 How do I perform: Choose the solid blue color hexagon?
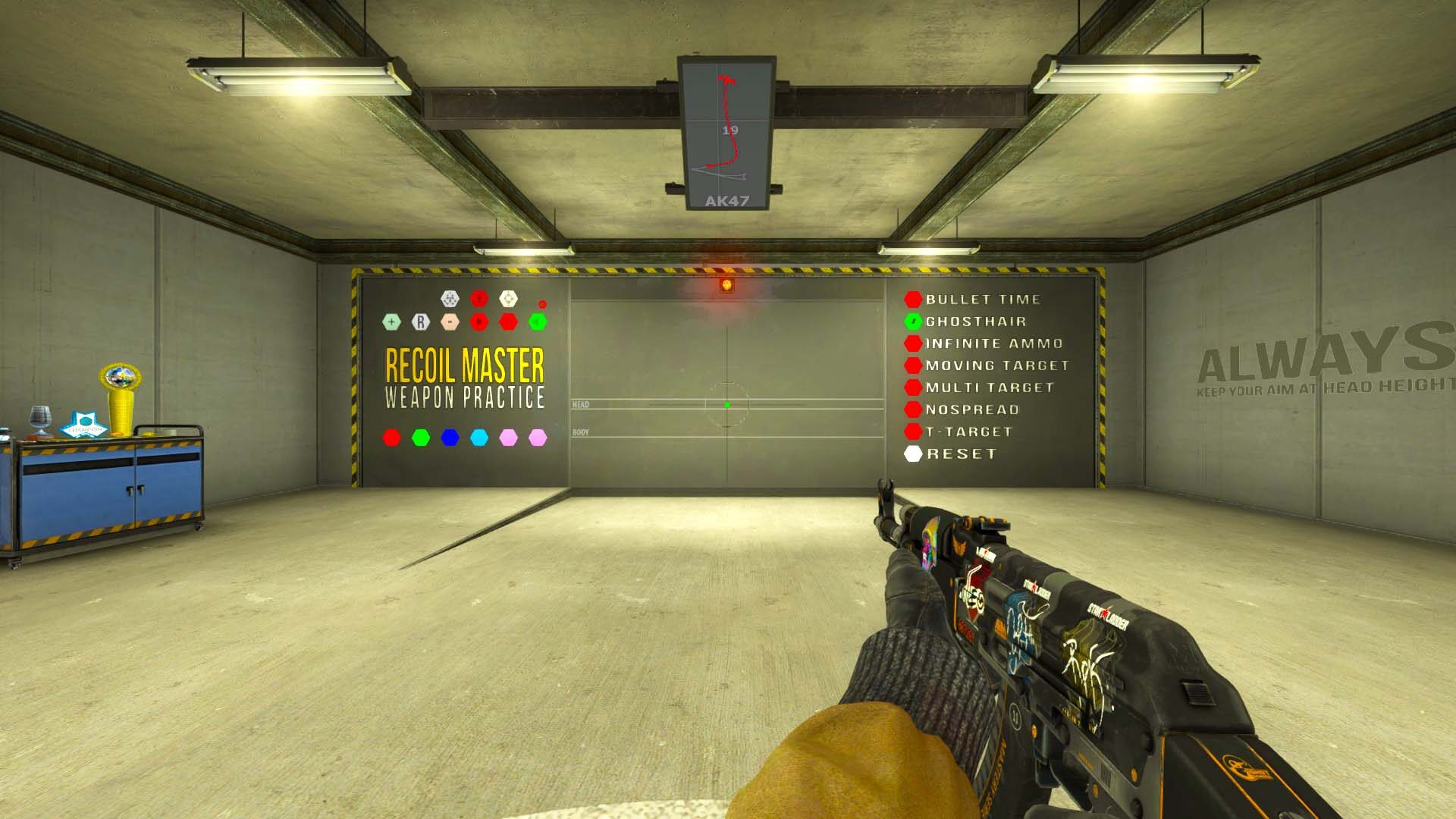[450, 438]
